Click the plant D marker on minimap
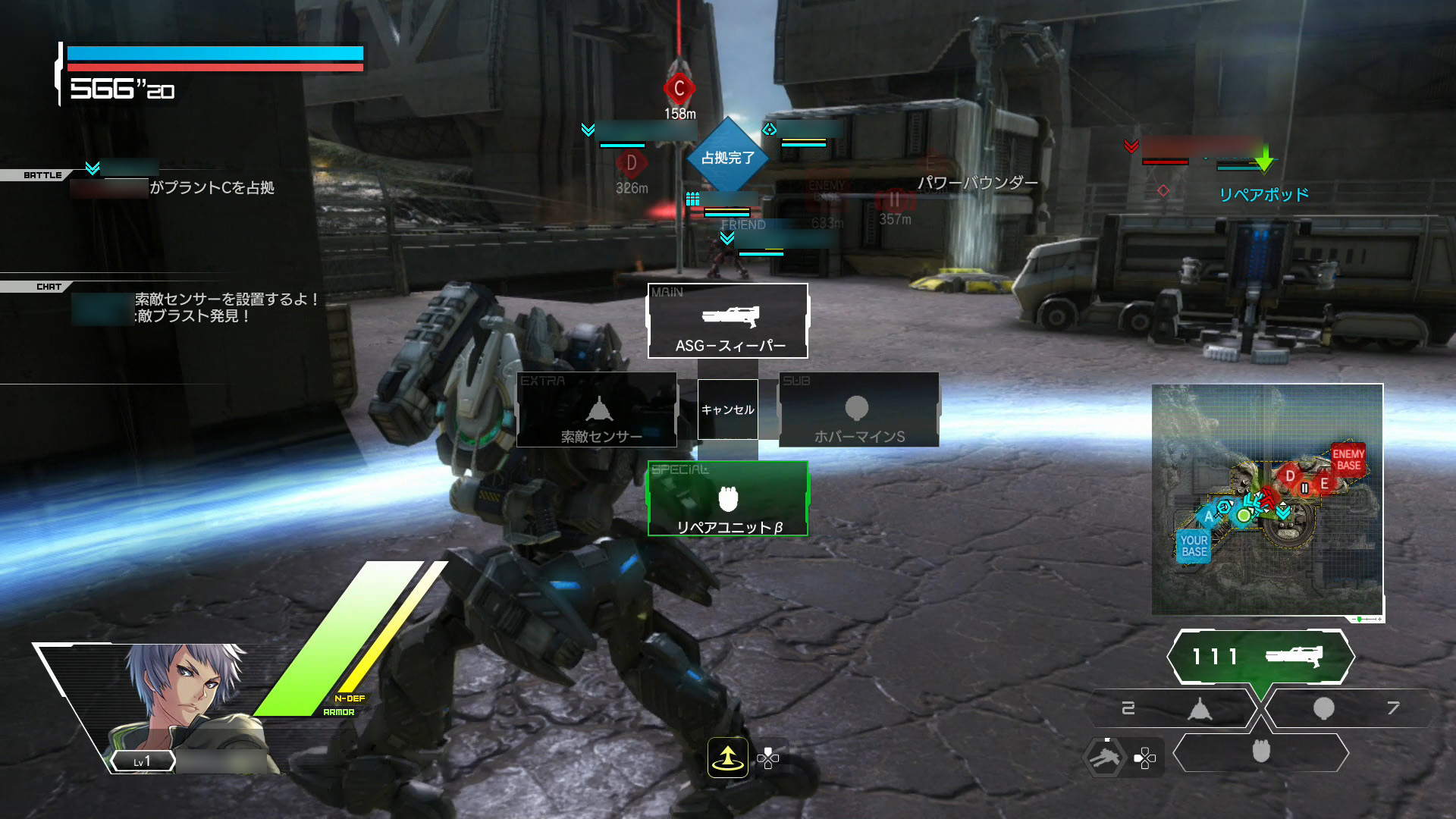The height and width of the screenshot is (819, 1456). click(x=1289, y=476)
